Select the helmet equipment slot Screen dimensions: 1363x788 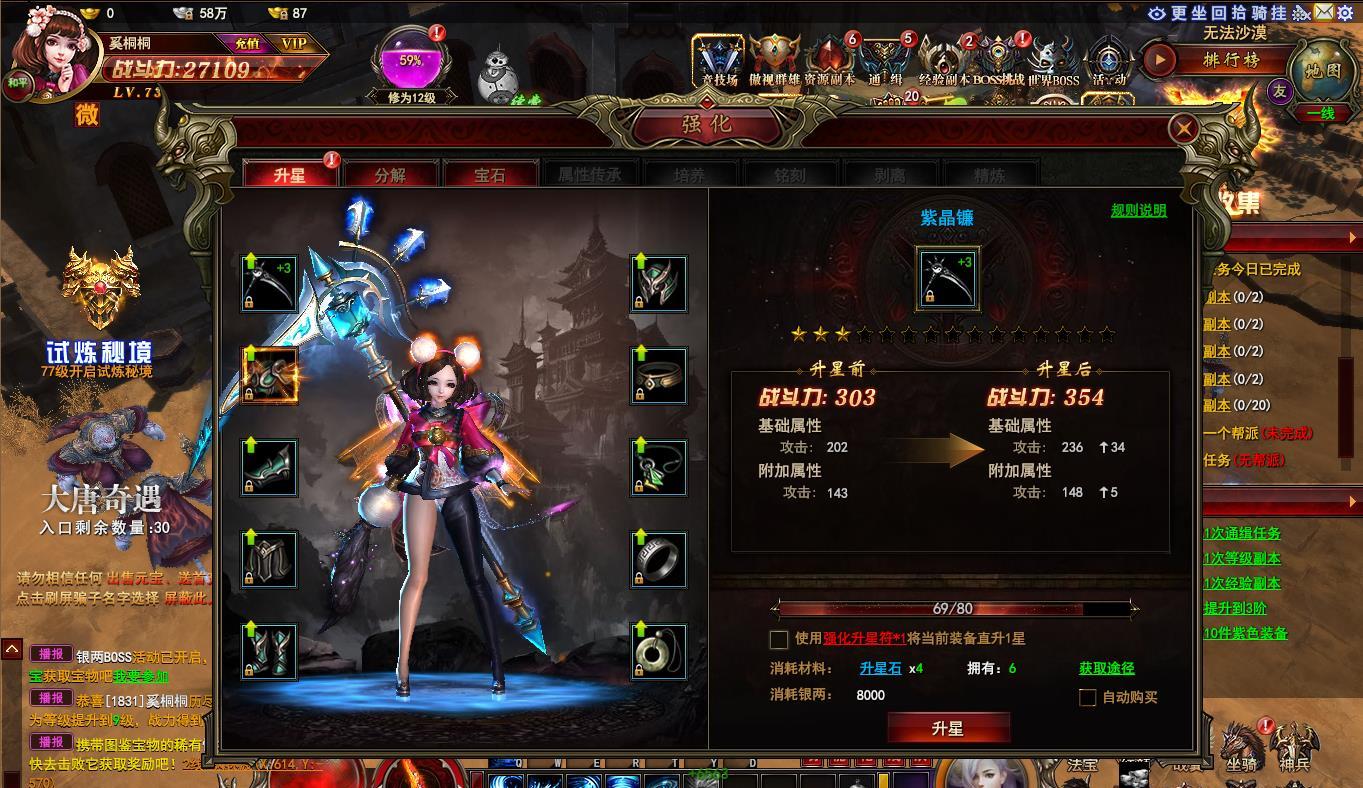point(659,283)
